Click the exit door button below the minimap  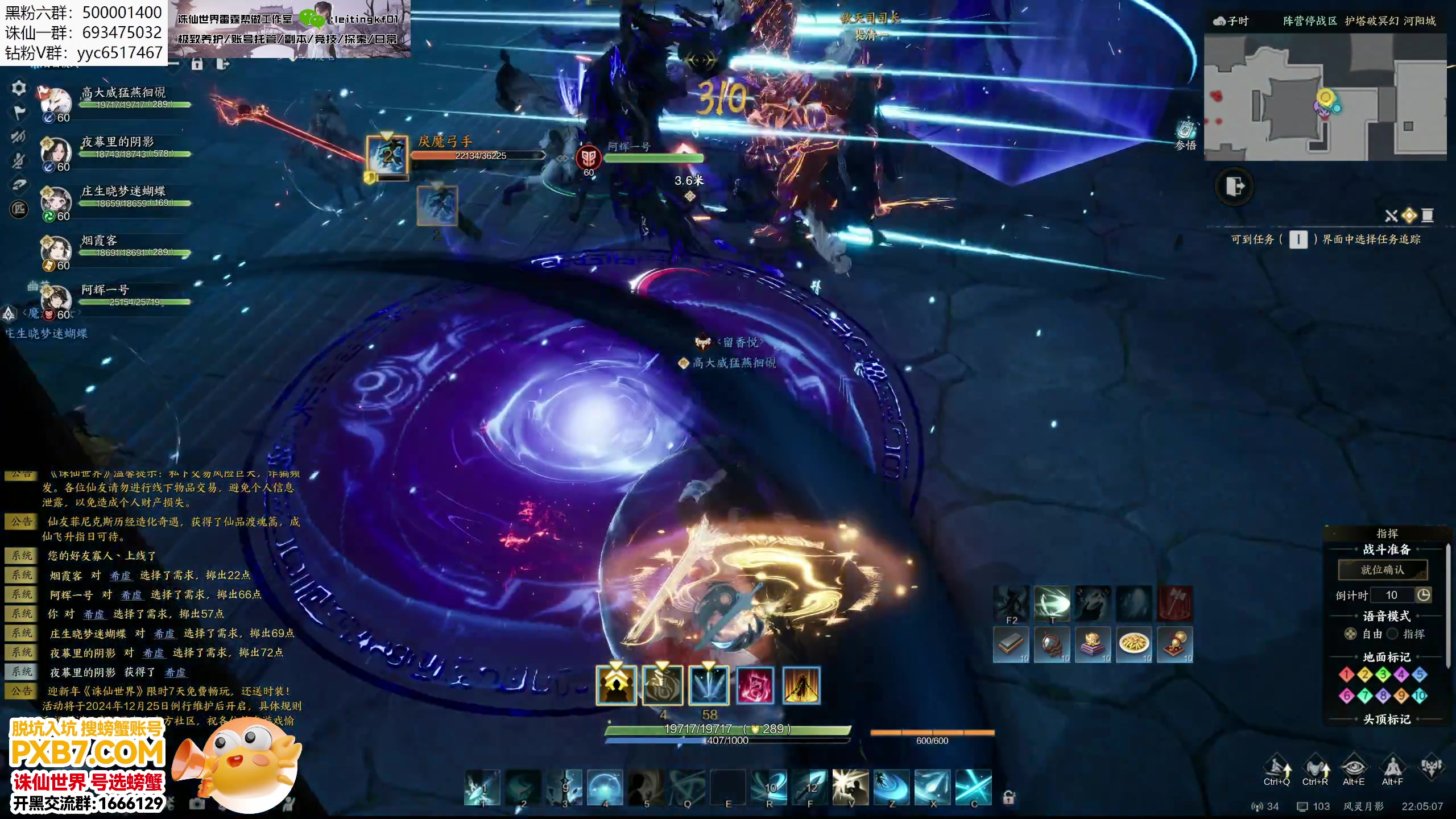1234,187
